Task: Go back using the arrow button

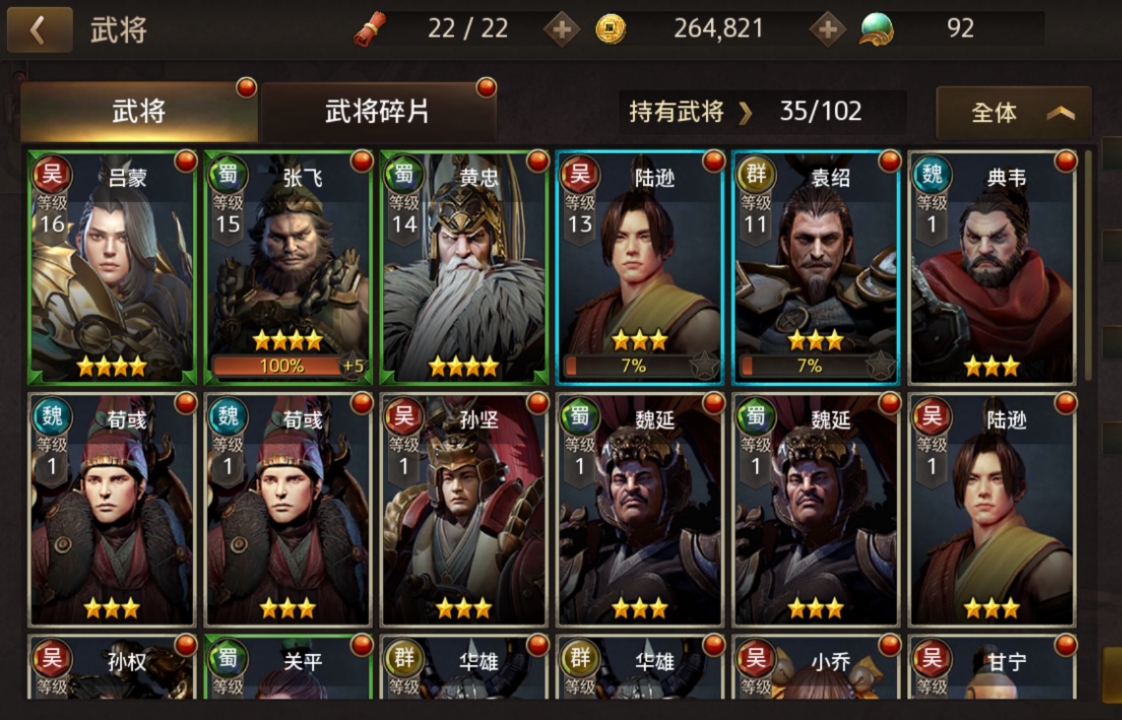Action: pos(39,30)
